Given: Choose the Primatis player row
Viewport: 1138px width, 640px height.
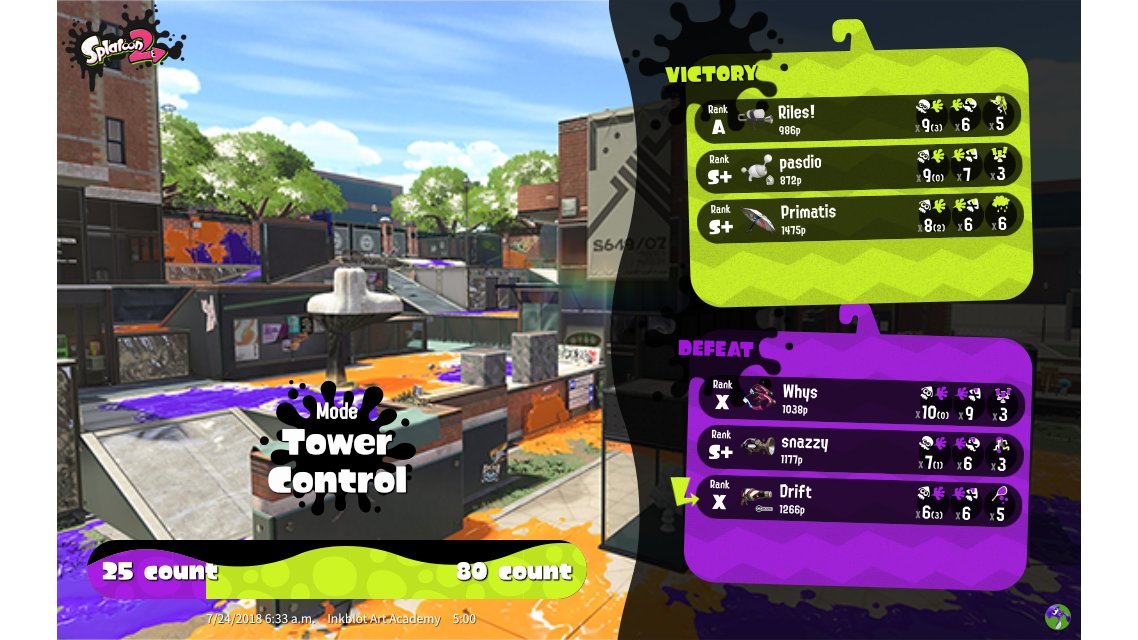Looking at the screenshot, I should click(857, 215).
